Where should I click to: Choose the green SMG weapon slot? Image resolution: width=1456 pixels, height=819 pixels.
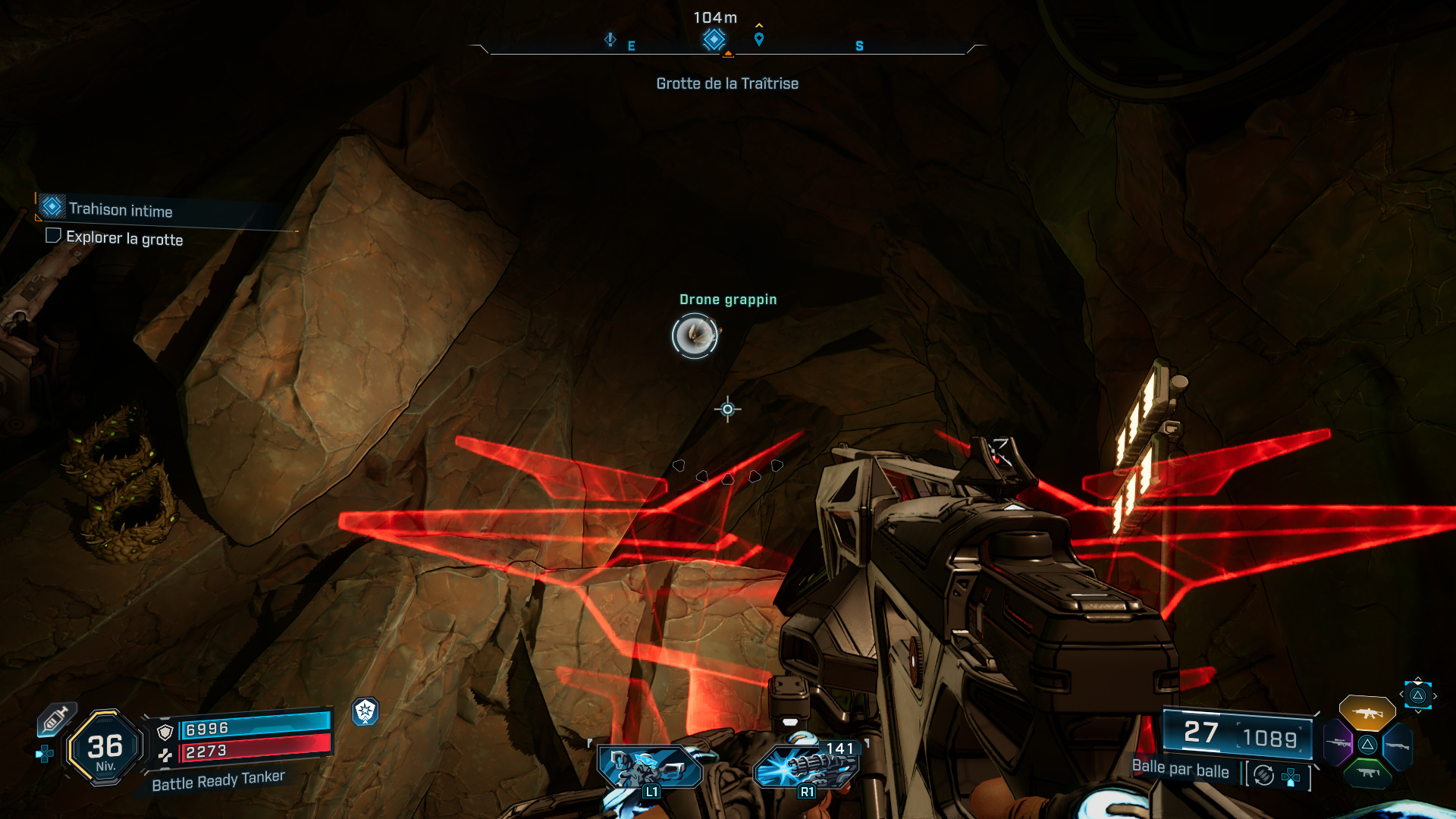click(x=1367, y=773)
